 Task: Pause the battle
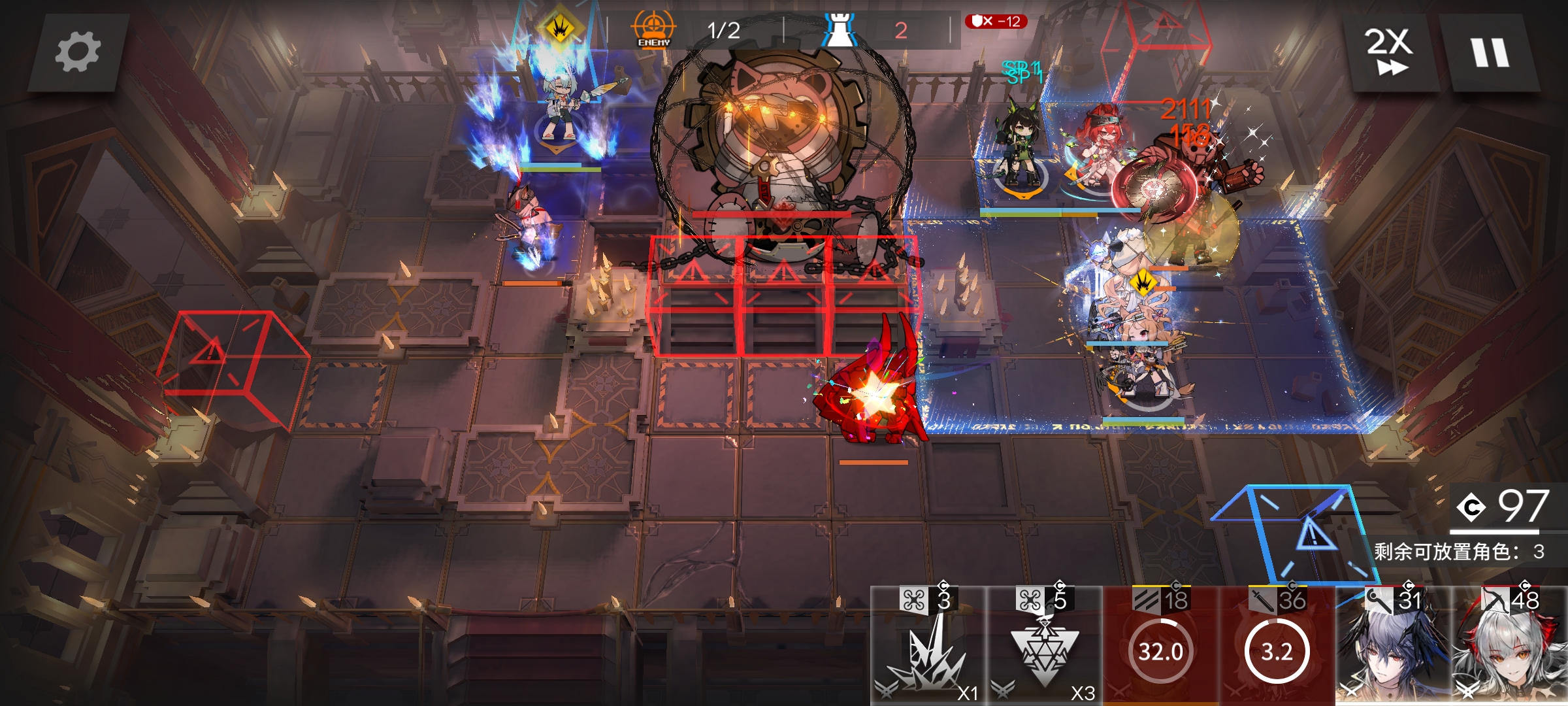click(1490, 52)
